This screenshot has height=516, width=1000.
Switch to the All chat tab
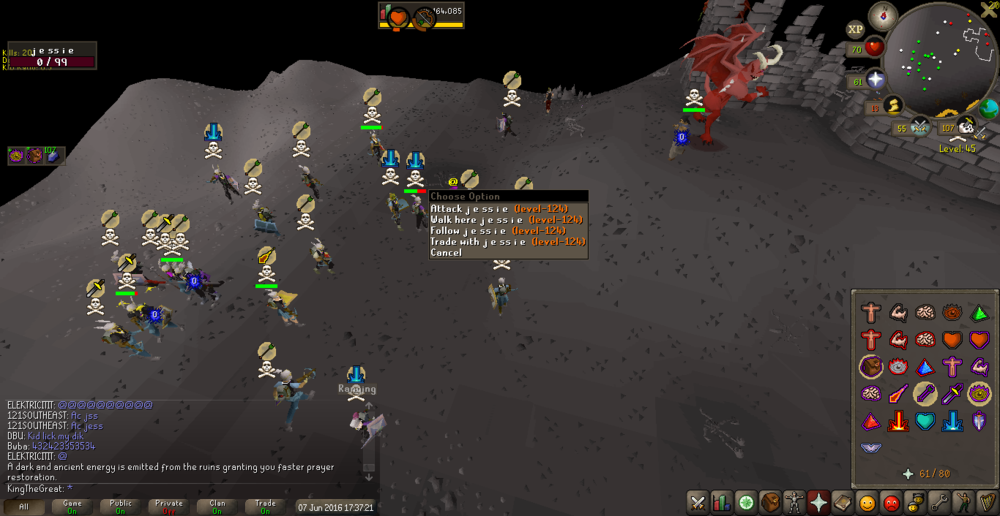[24, 507]
